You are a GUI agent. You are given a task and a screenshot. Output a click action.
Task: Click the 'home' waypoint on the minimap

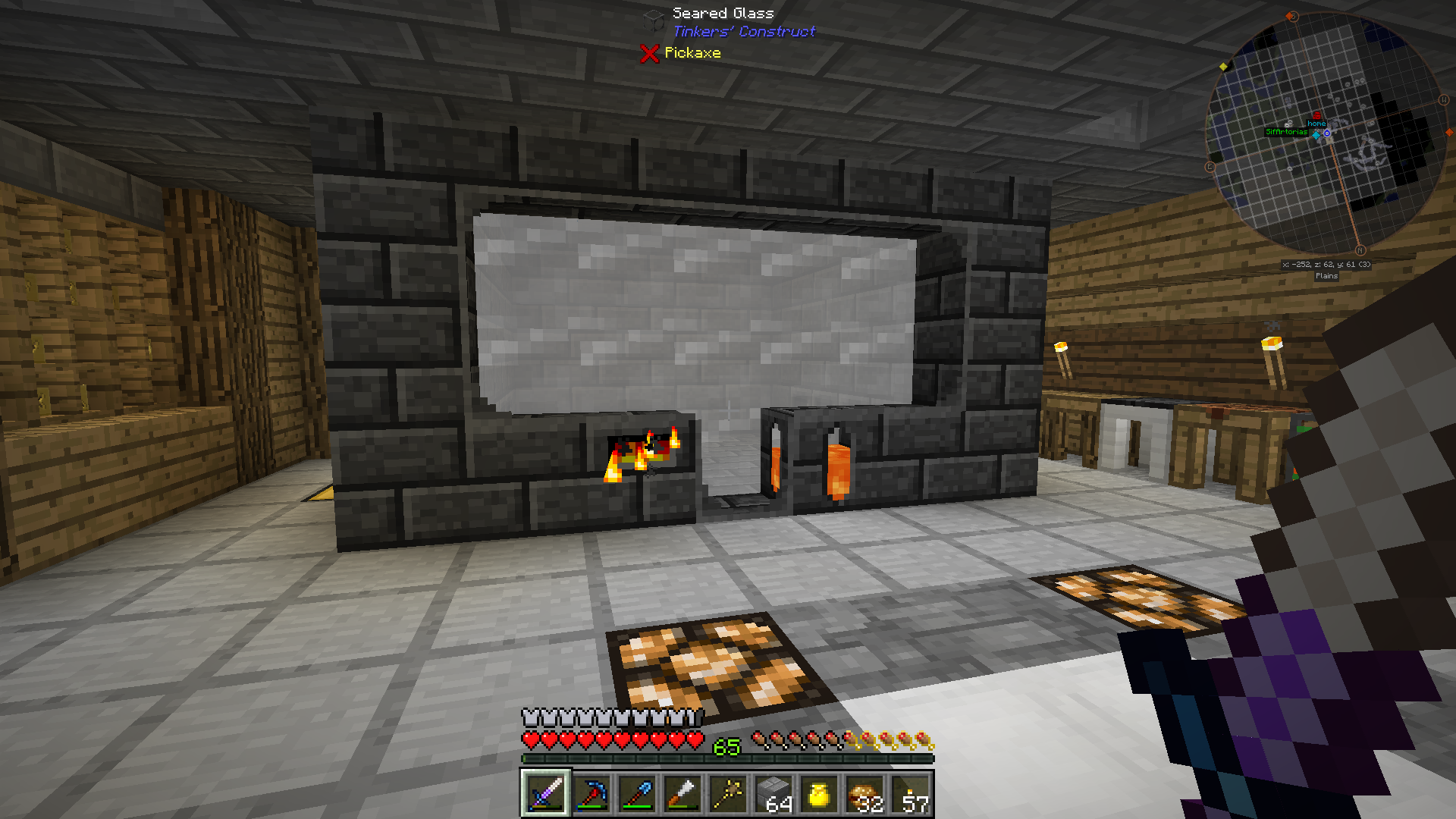[1316, 123]
